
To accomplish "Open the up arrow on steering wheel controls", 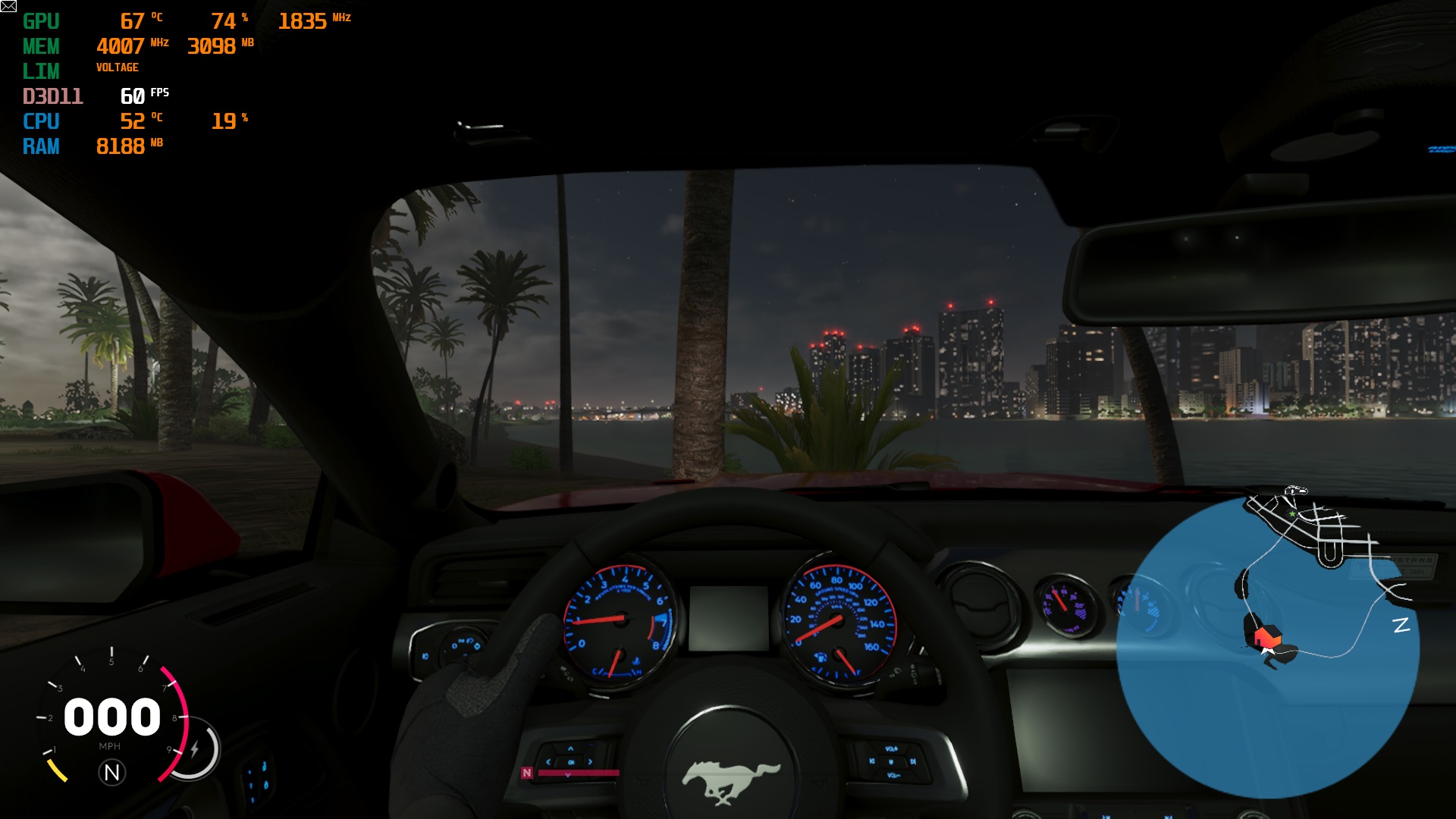I will coord(570,748).
